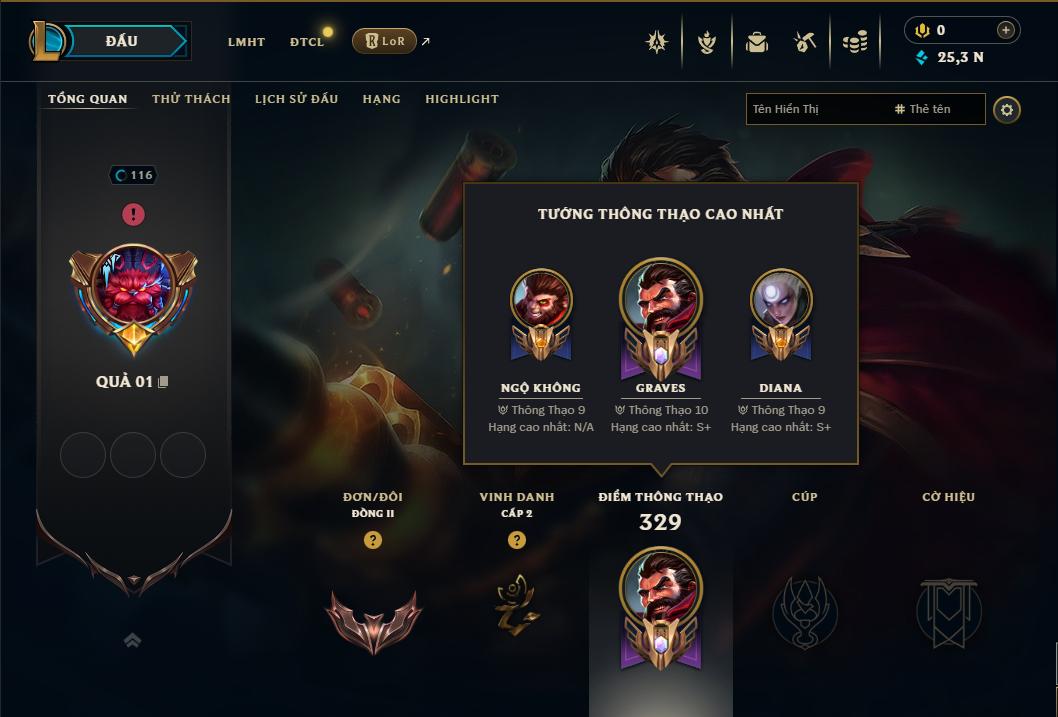Viewport: 1058px width, 717px height.
Task: Add currency with the plus button
Action: click(x=1005, y=30)
